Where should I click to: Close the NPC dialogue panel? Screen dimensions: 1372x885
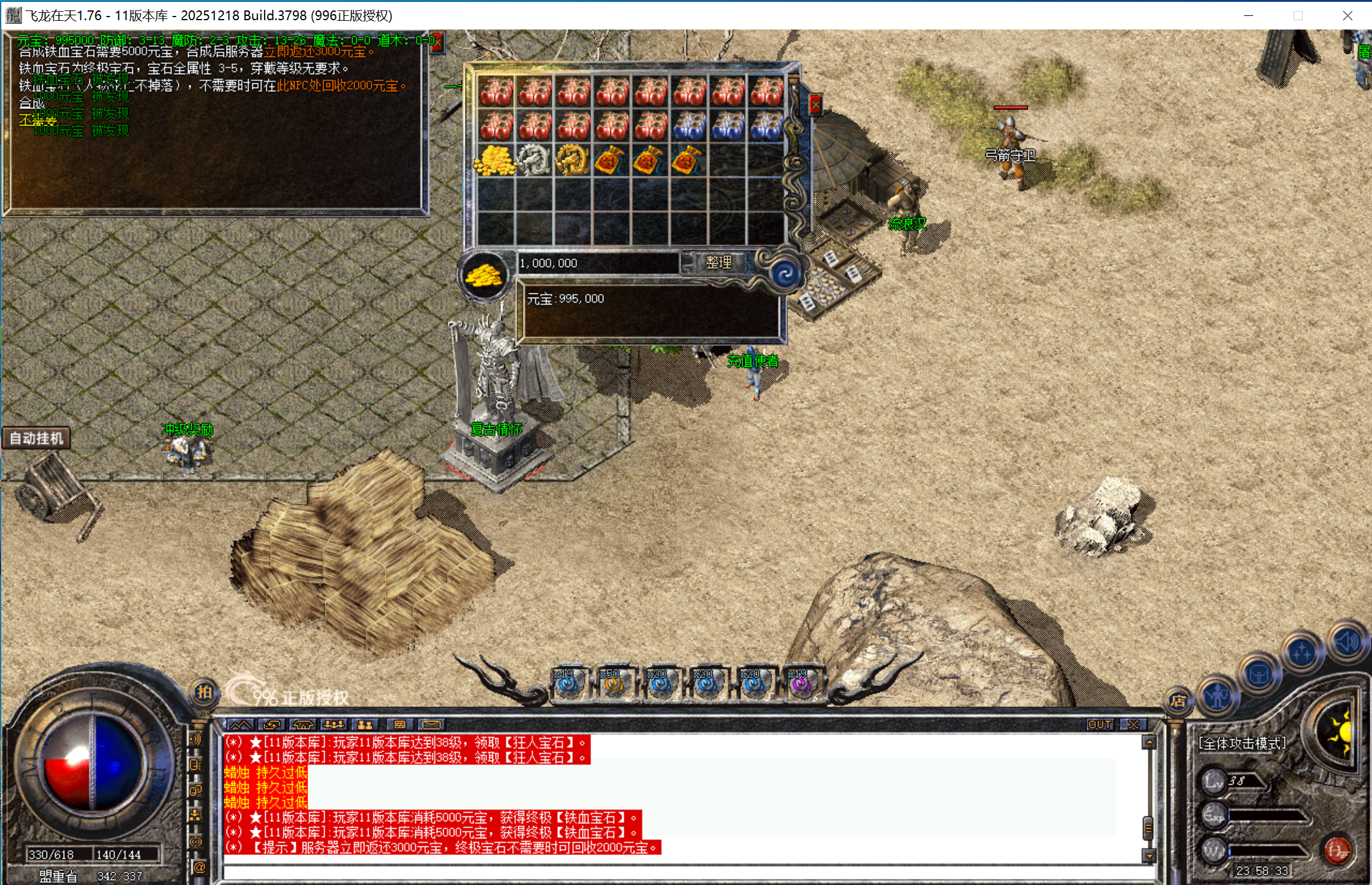[437, 42]
